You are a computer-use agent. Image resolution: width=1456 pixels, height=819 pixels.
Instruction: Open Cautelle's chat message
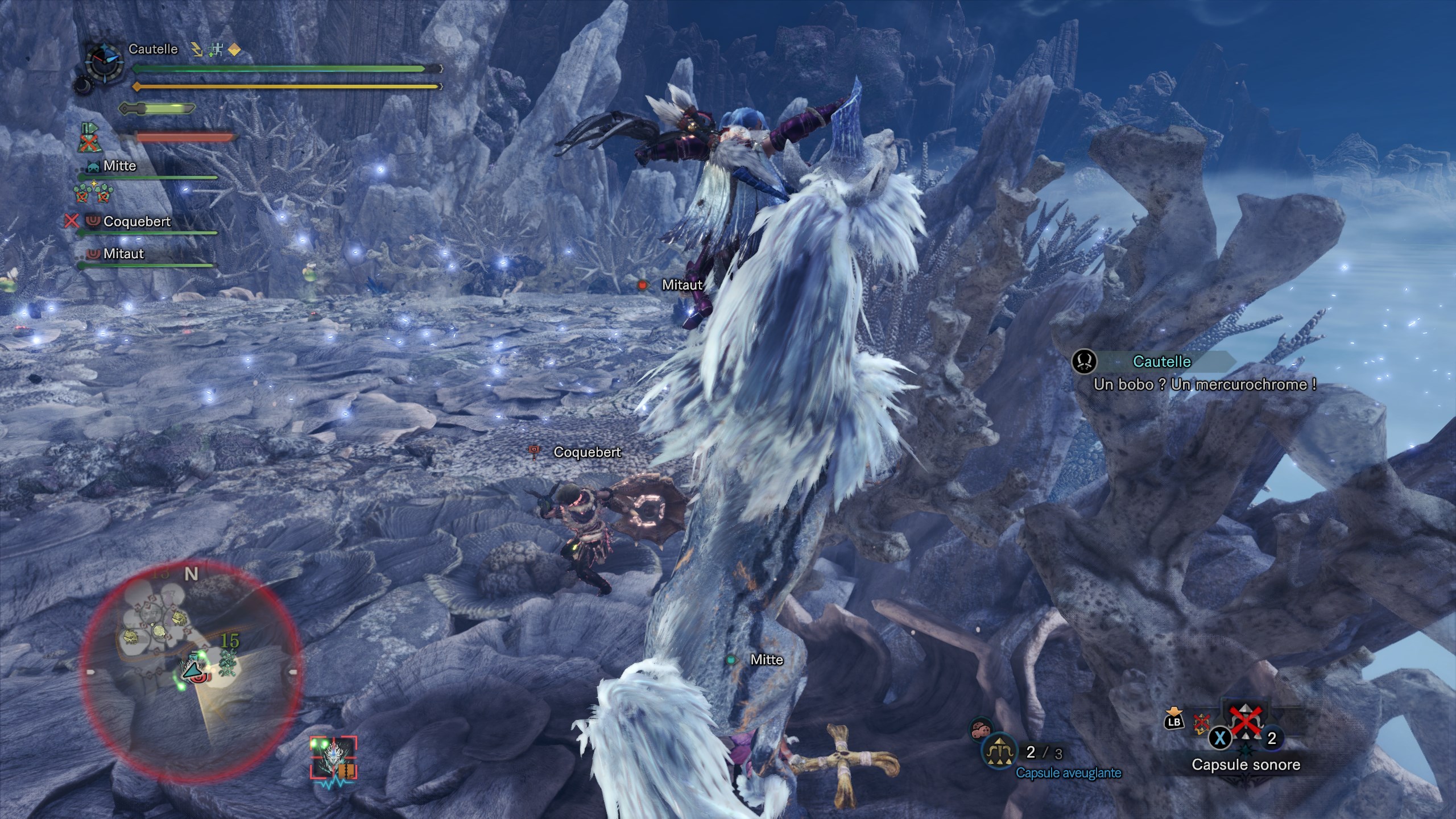1205,384
